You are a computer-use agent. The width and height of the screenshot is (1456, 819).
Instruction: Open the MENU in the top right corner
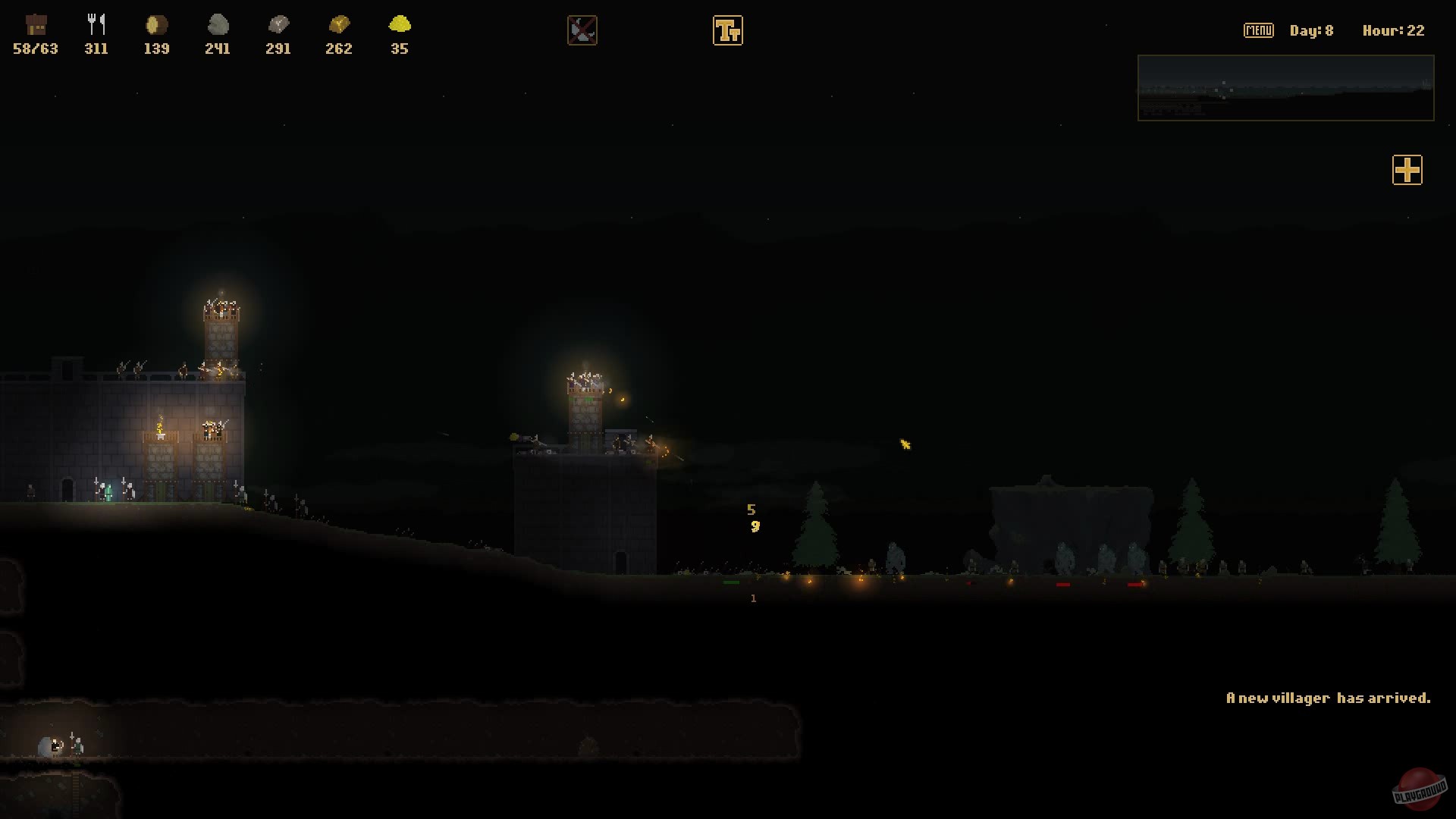pos(1258,30)
